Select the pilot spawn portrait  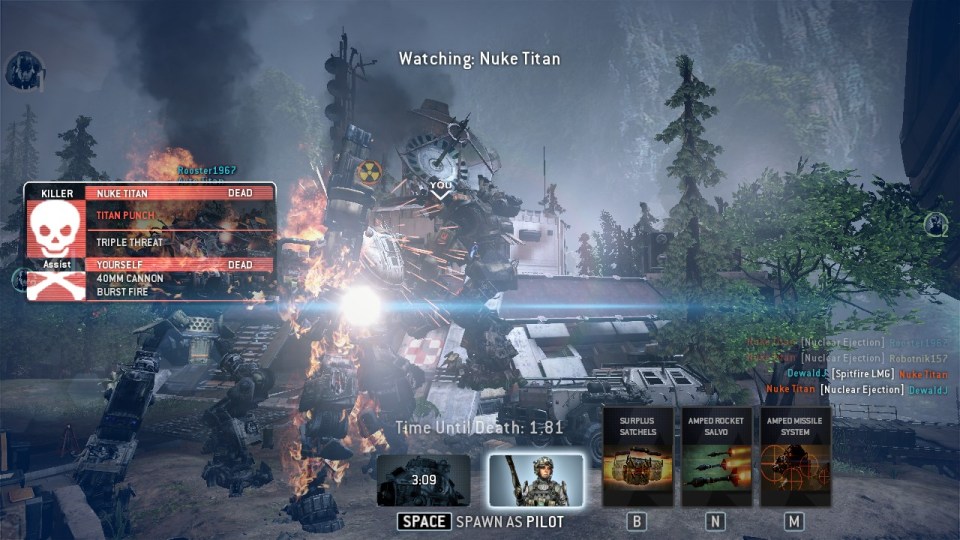click(536, 480)
